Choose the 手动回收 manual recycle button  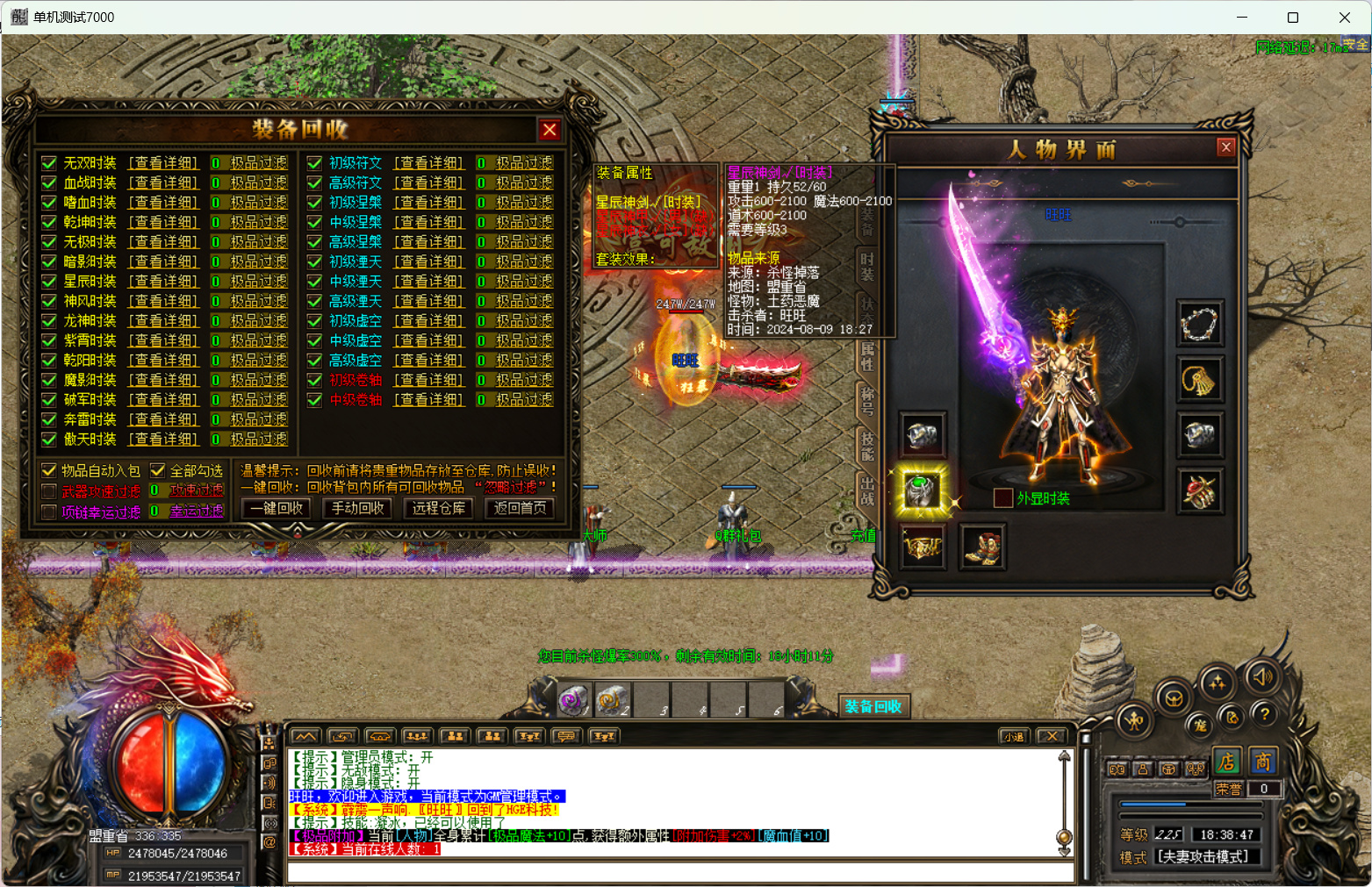pos(357,508)
